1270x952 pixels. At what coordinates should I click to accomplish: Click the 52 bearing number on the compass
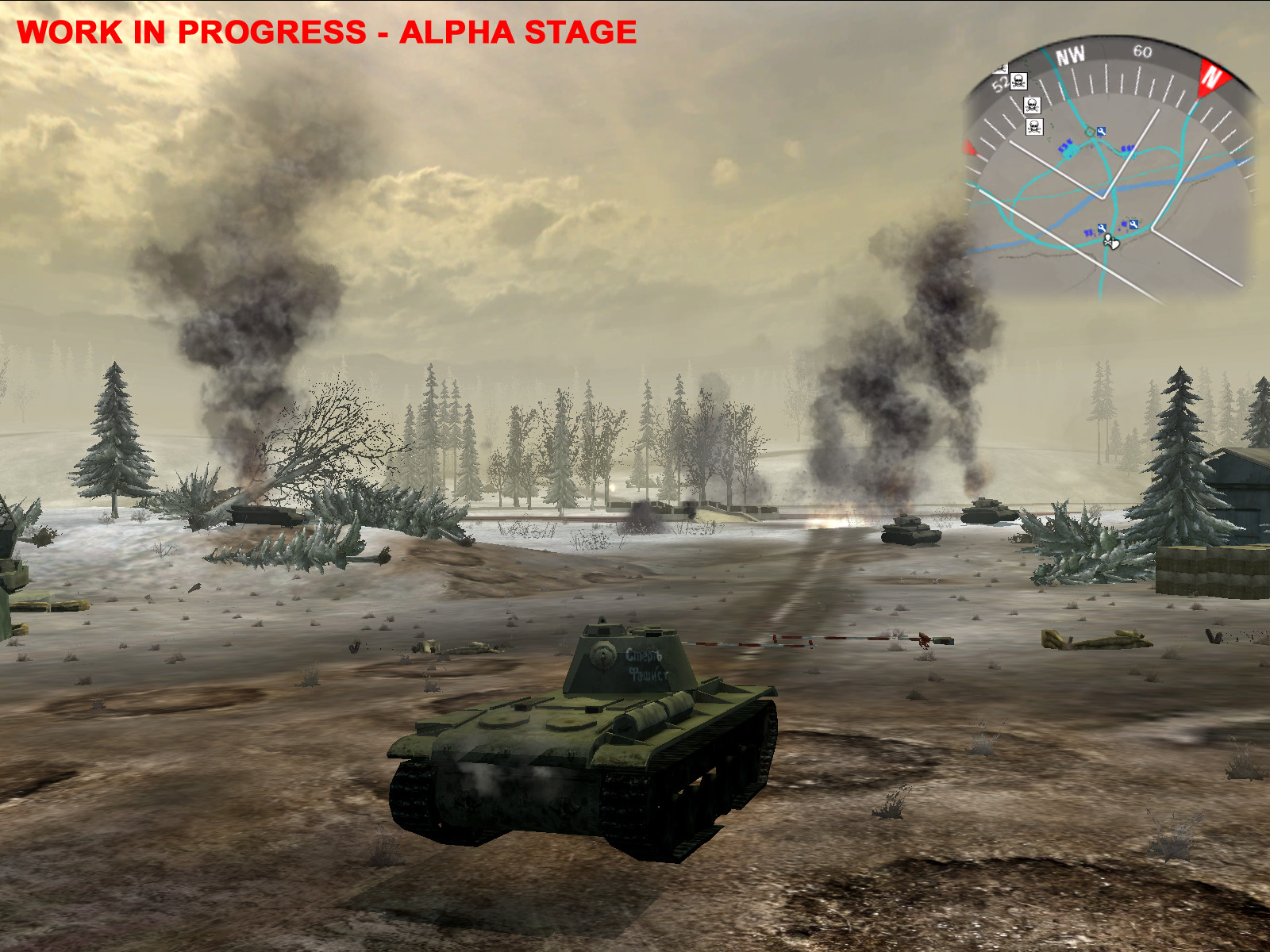[x=1001, y=83]
